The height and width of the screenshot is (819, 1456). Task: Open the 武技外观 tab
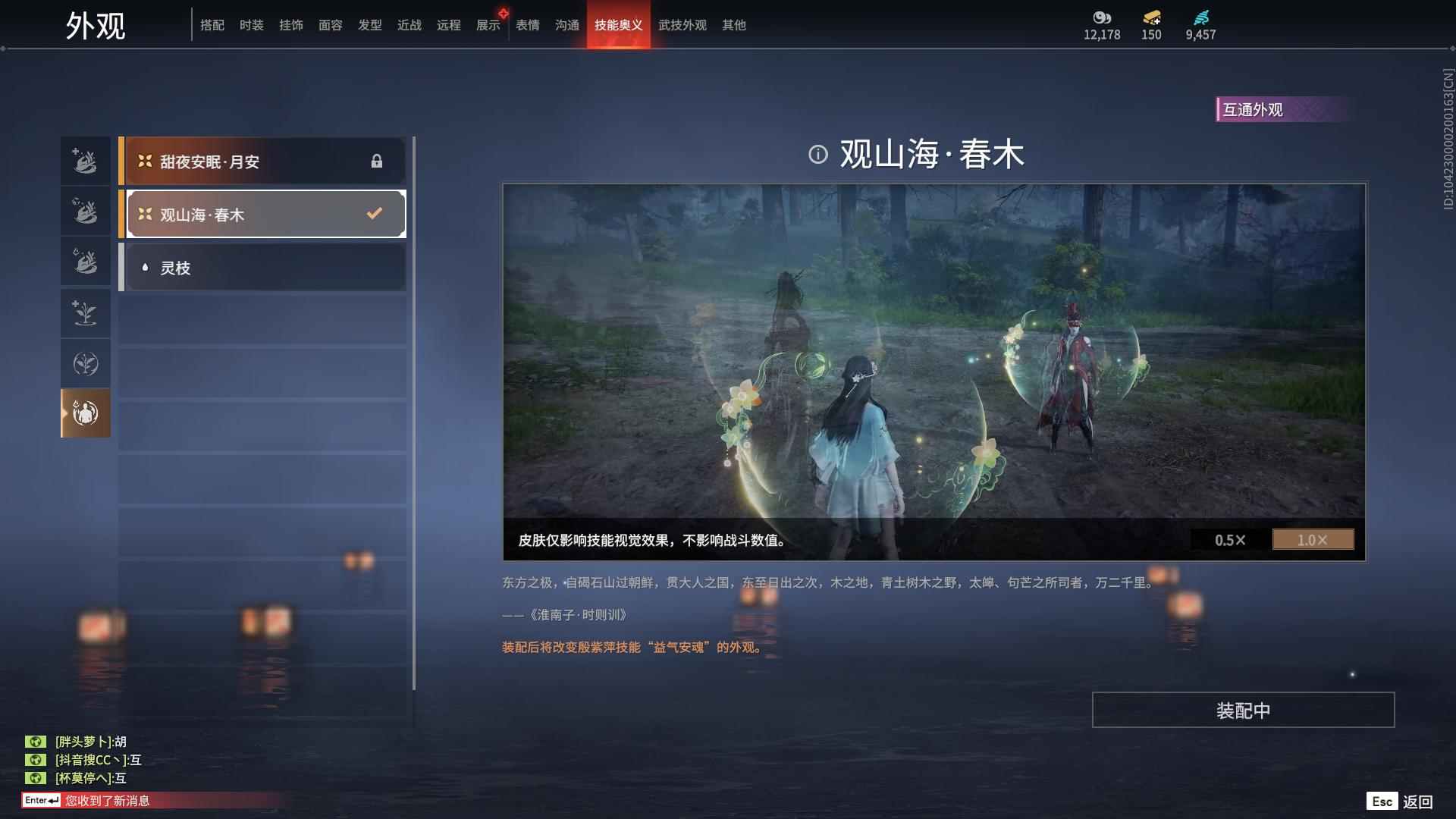(681, 24)
